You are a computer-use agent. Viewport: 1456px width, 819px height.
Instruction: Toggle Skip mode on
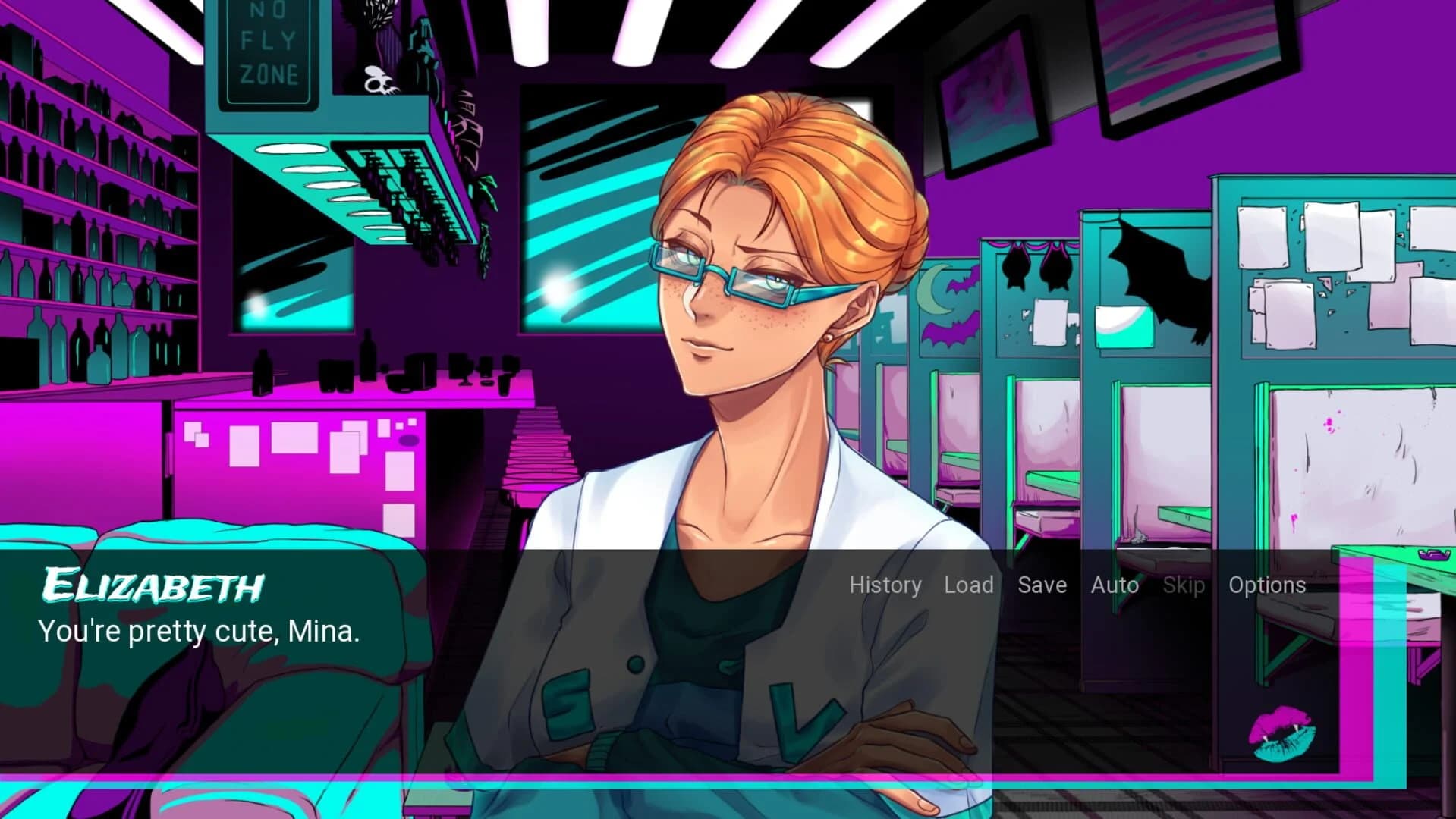(x=1184, y=585)
